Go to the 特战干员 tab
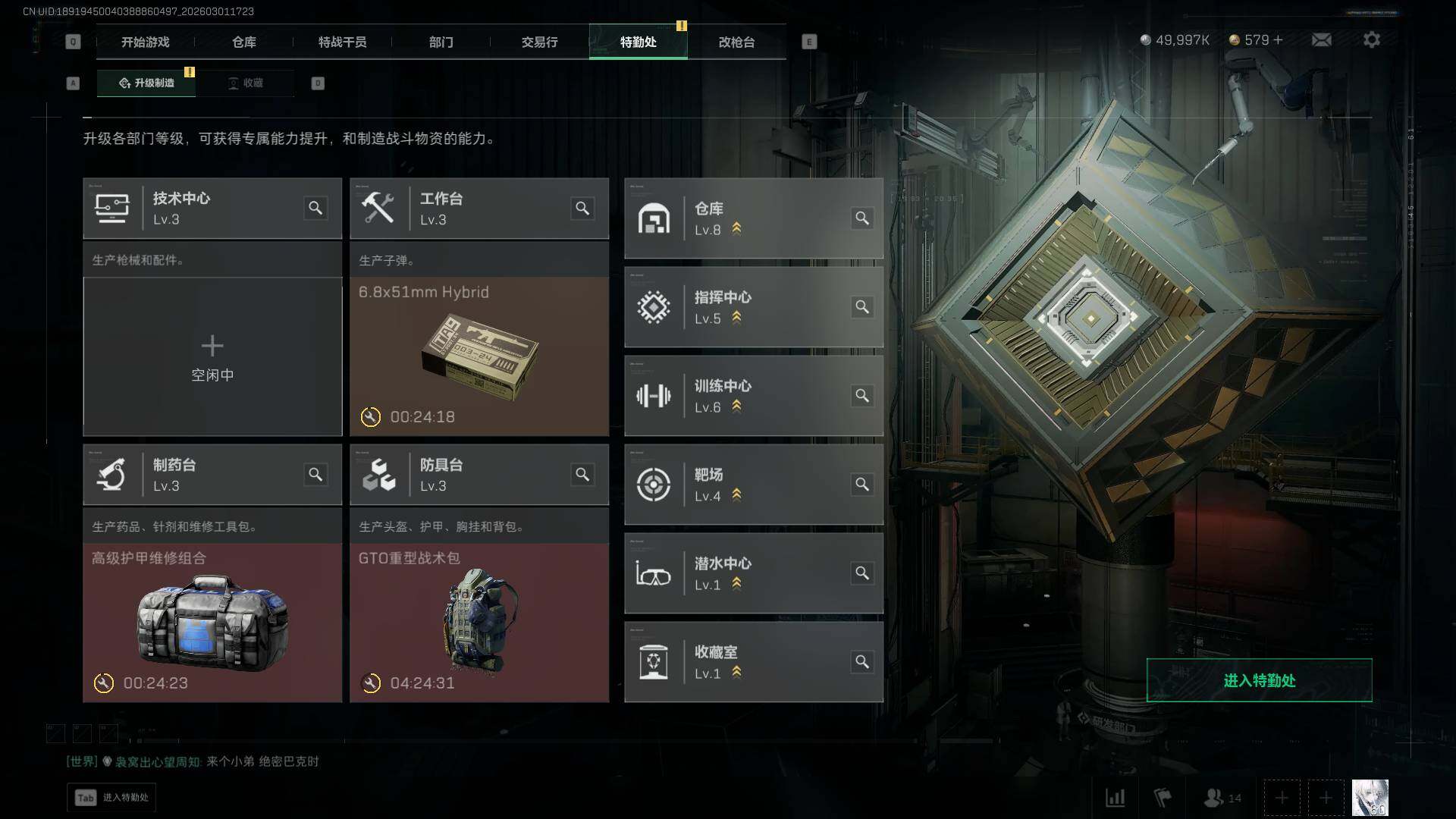This screenshot has height=819, width=1456. pos(342,42)
